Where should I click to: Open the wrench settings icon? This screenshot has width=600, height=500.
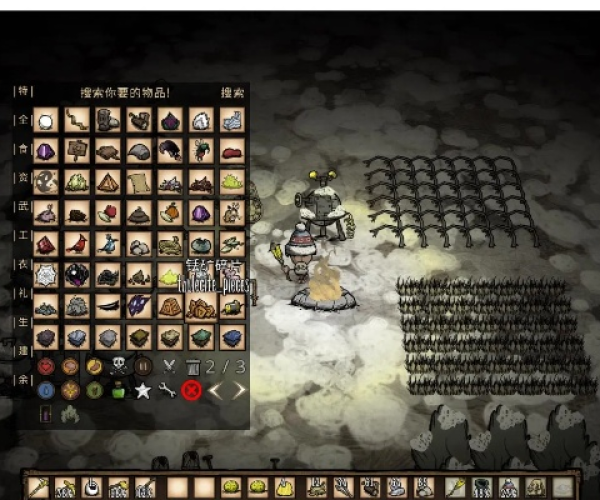click(x=167, y=390)
